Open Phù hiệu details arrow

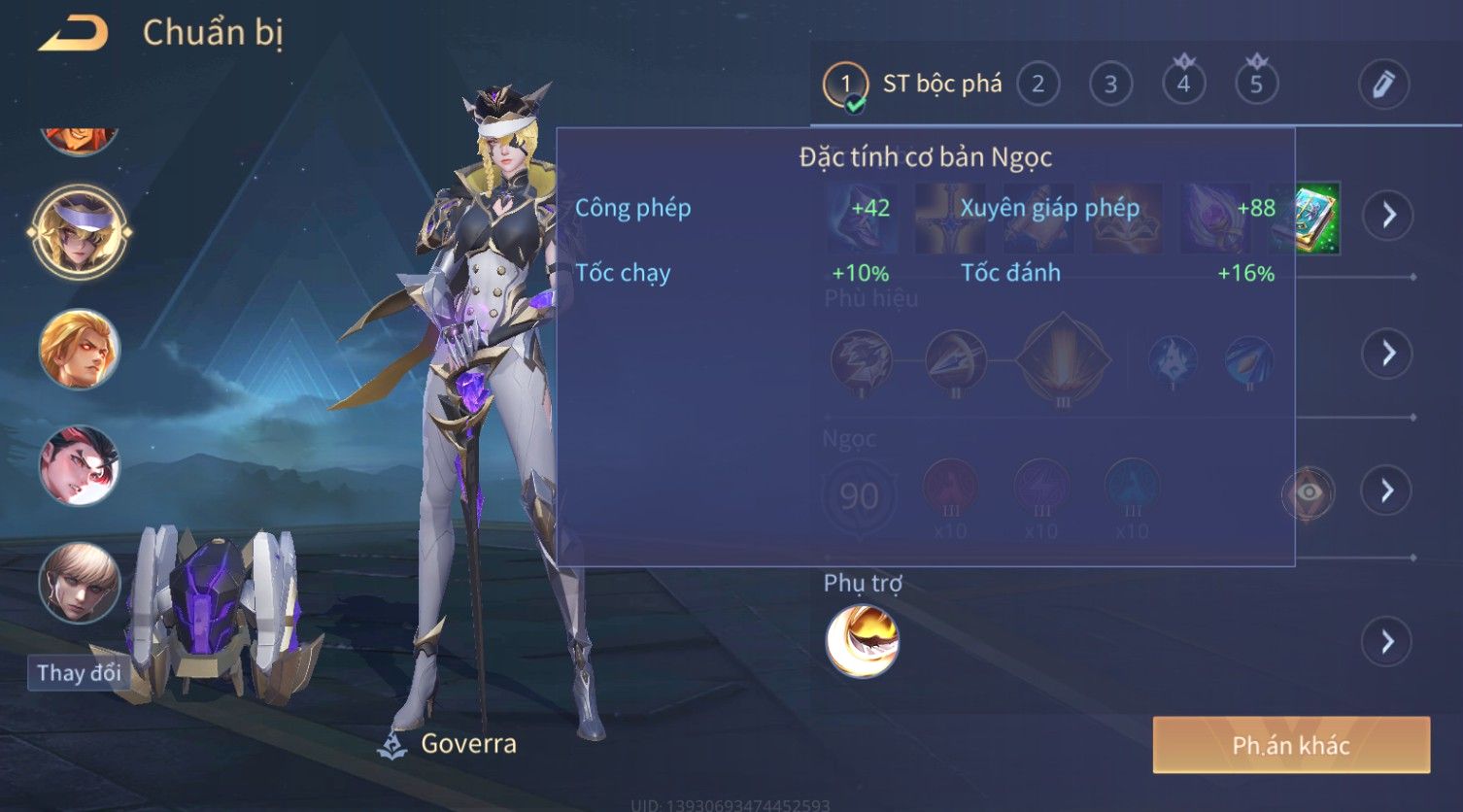click(1388, 353)
